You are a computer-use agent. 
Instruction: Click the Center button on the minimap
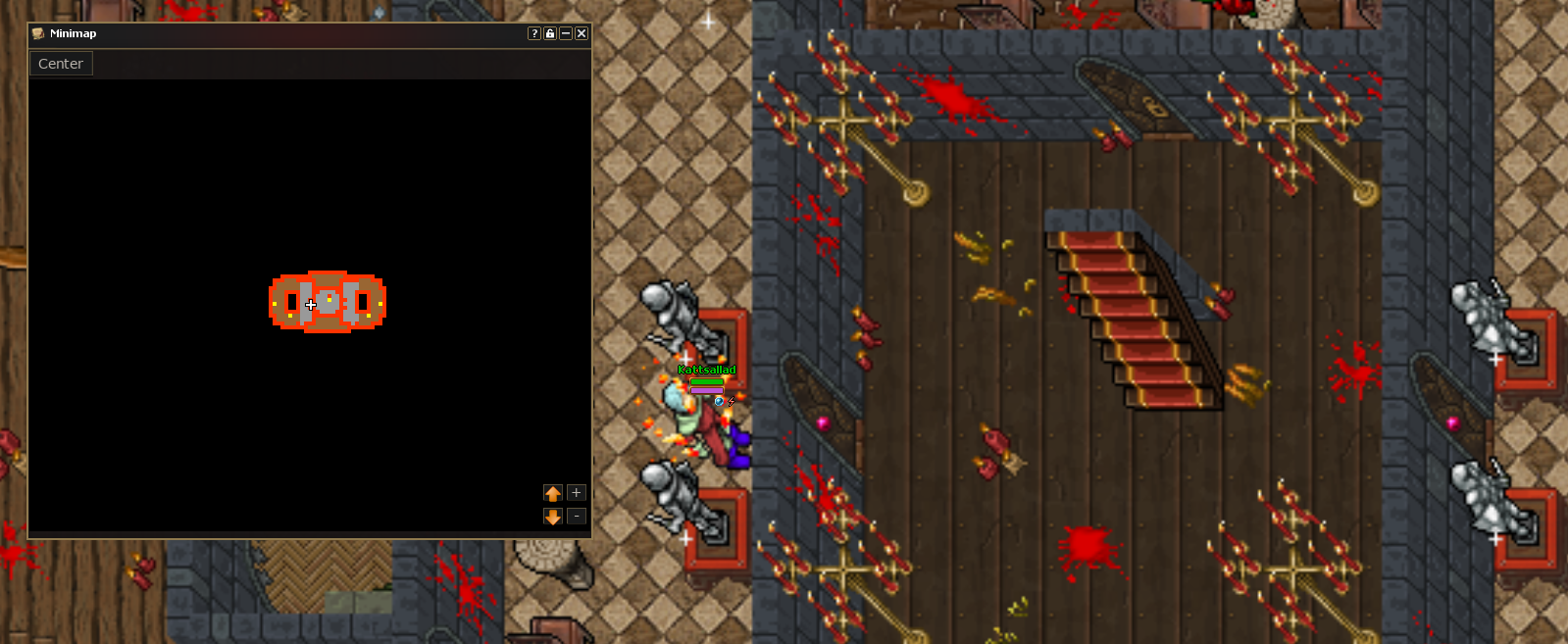click(x=61, y=64)
